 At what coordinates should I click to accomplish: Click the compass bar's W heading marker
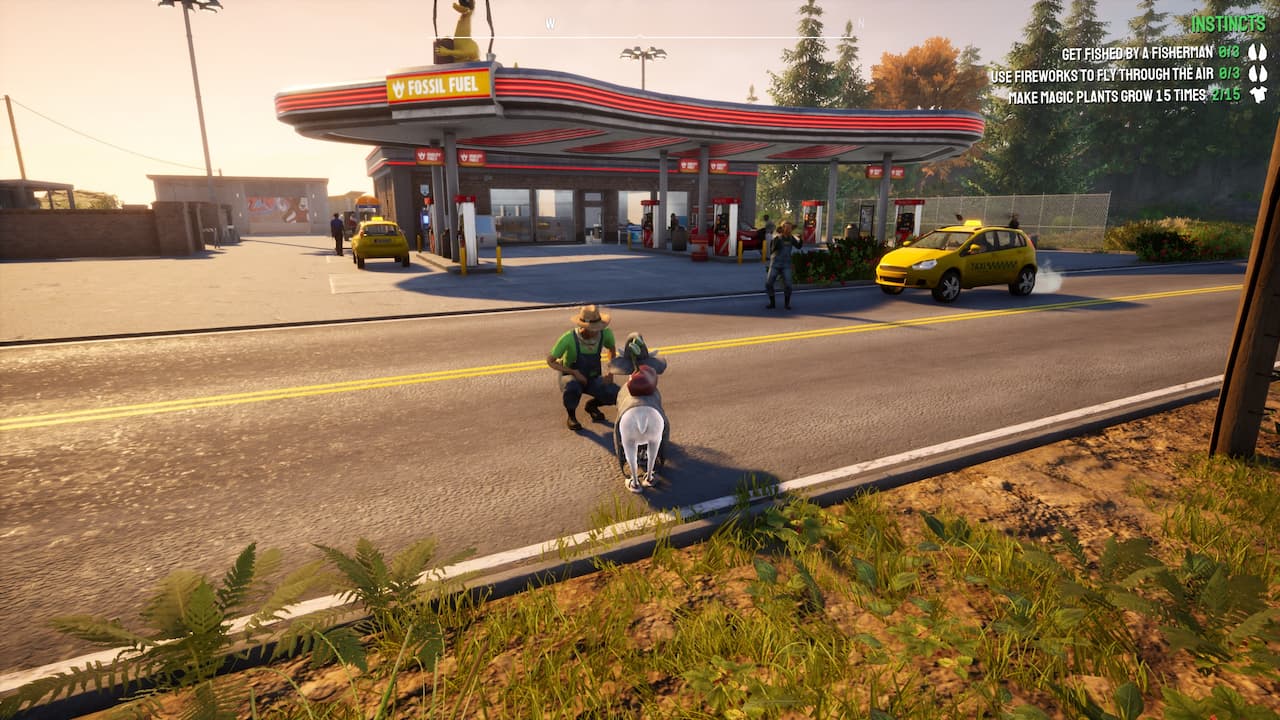point(550,23)
